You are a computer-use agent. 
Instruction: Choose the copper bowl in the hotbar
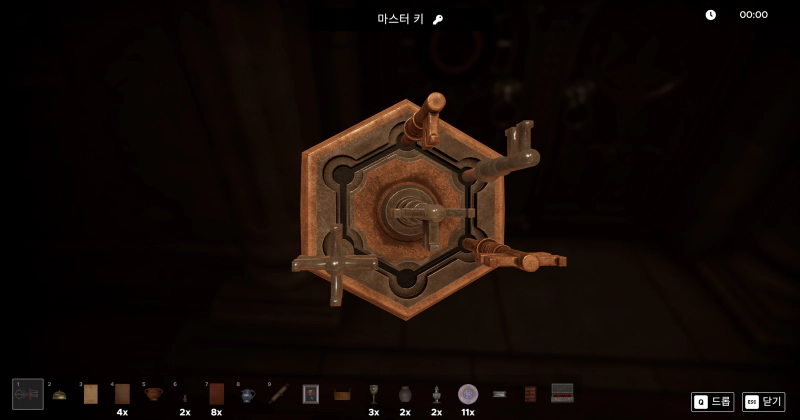153,394
